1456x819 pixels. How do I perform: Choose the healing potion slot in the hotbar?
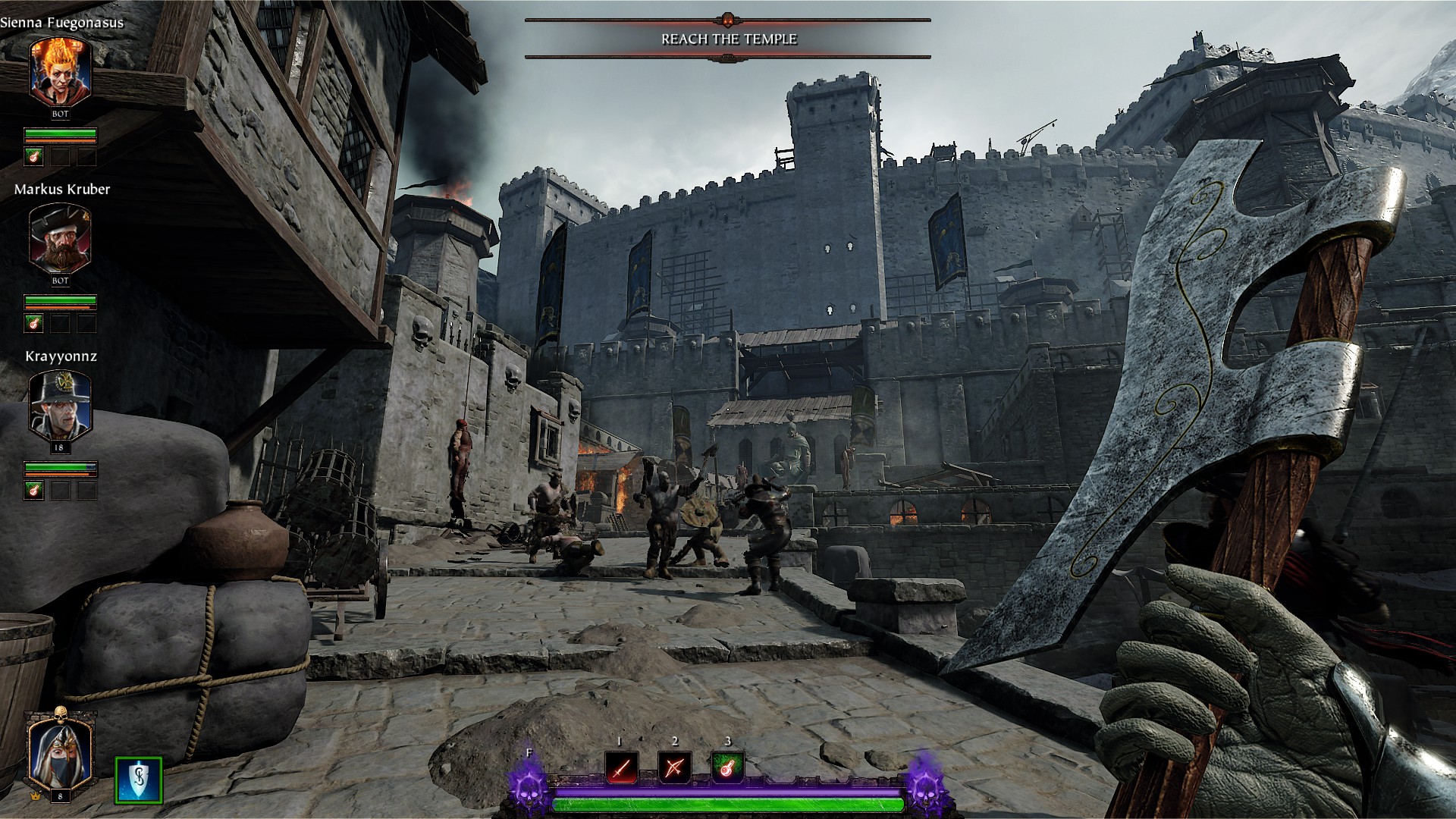(x=728, y=768)
